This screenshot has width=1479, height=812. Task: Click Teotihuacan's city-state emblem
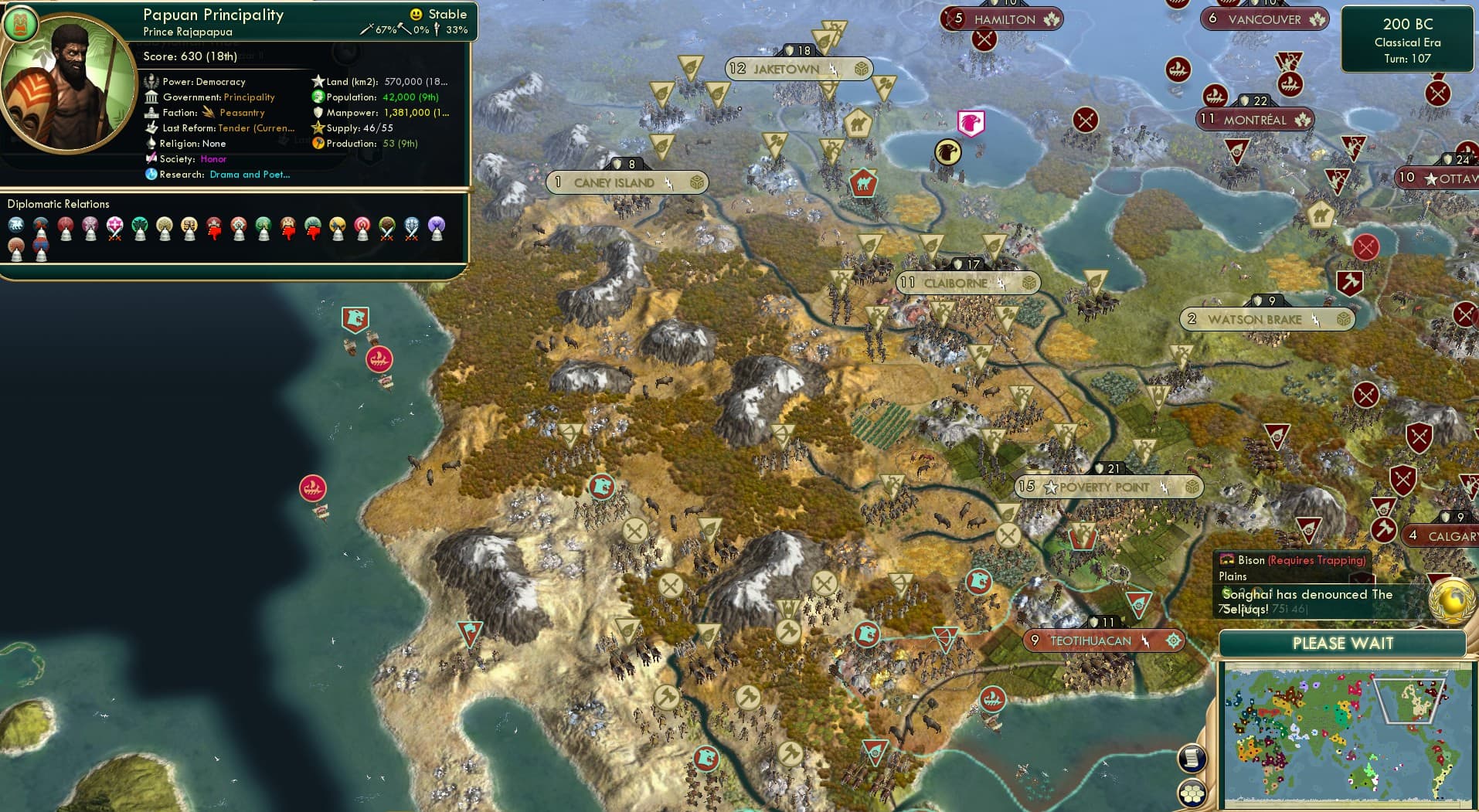tap(1174, 640)
